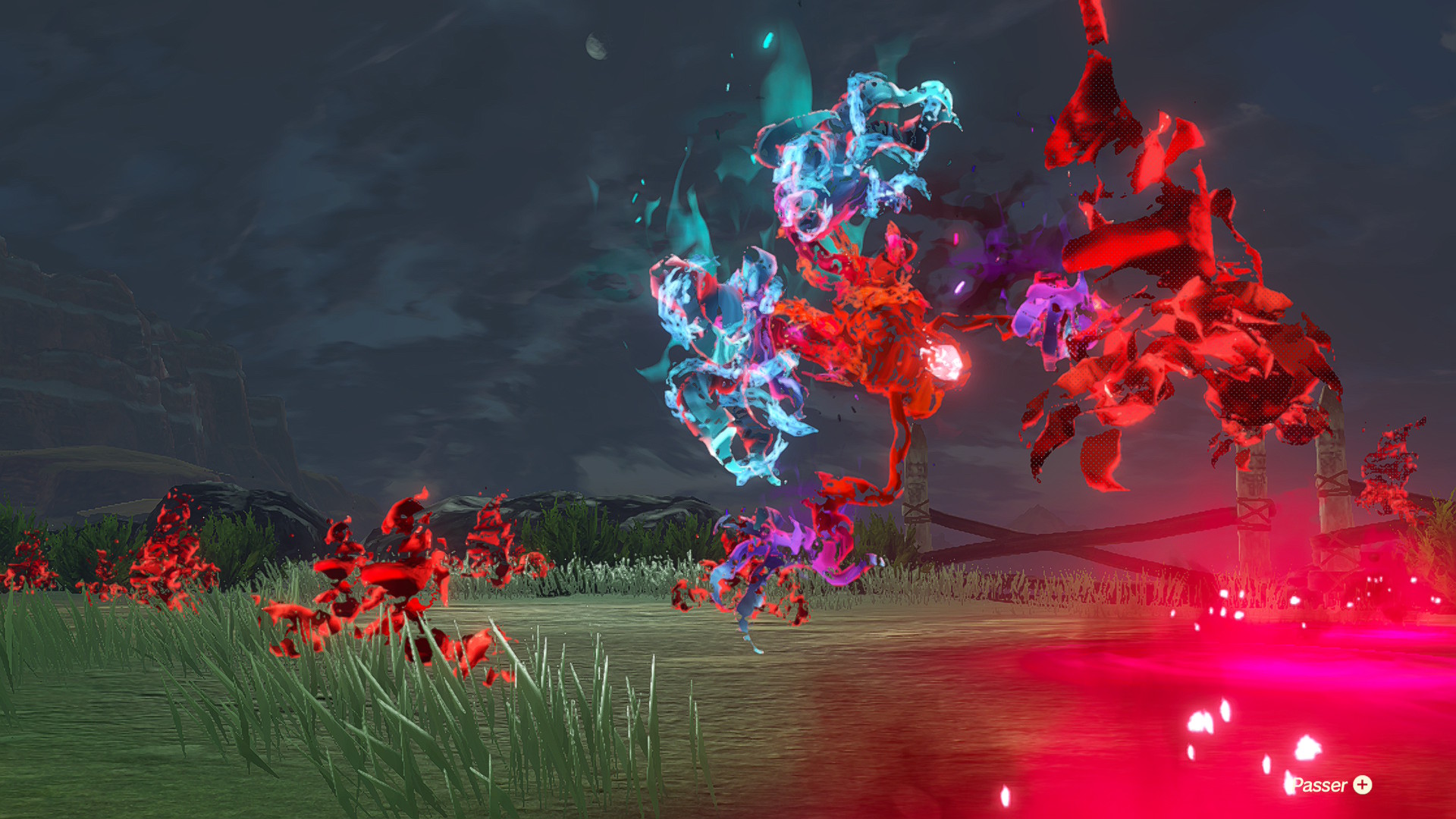Skip the cutscene via the Passer label
This screenshot has height=819, width=1456.
coord(1331,785)
